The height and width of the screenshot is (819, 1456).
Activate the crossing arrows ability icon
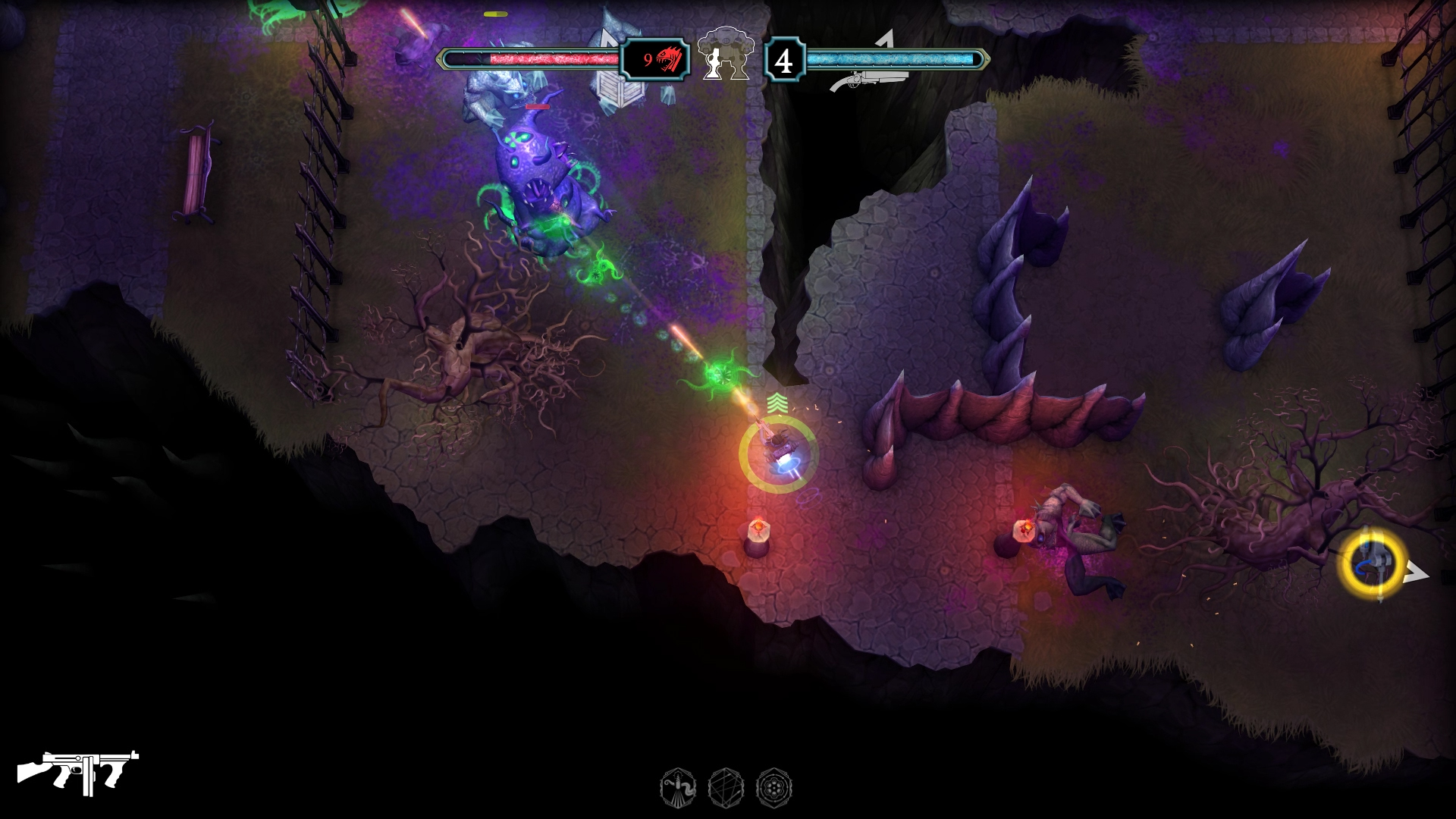(x=724, y=787)
